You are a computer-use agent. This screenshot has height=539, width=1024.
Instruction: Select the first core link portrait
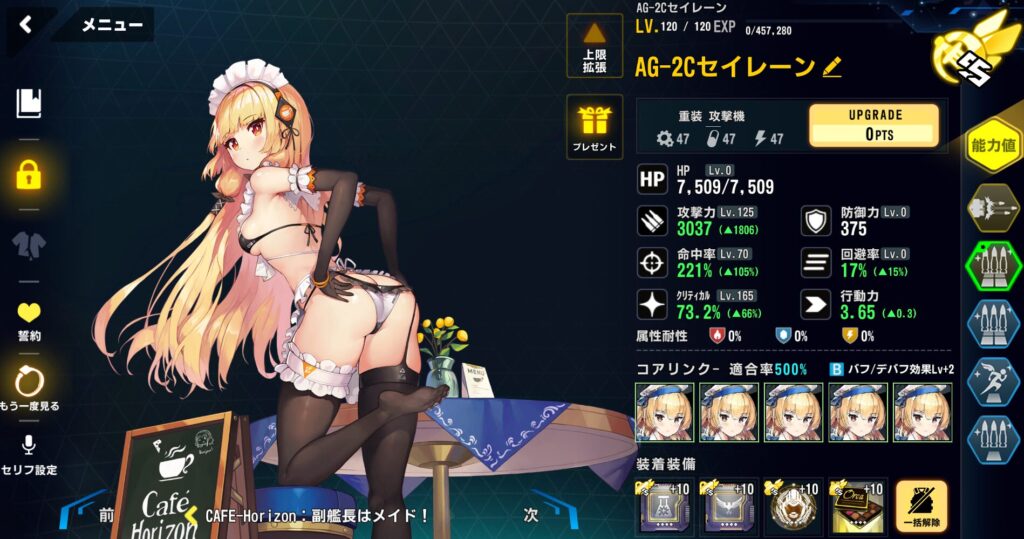coord(664,412)
